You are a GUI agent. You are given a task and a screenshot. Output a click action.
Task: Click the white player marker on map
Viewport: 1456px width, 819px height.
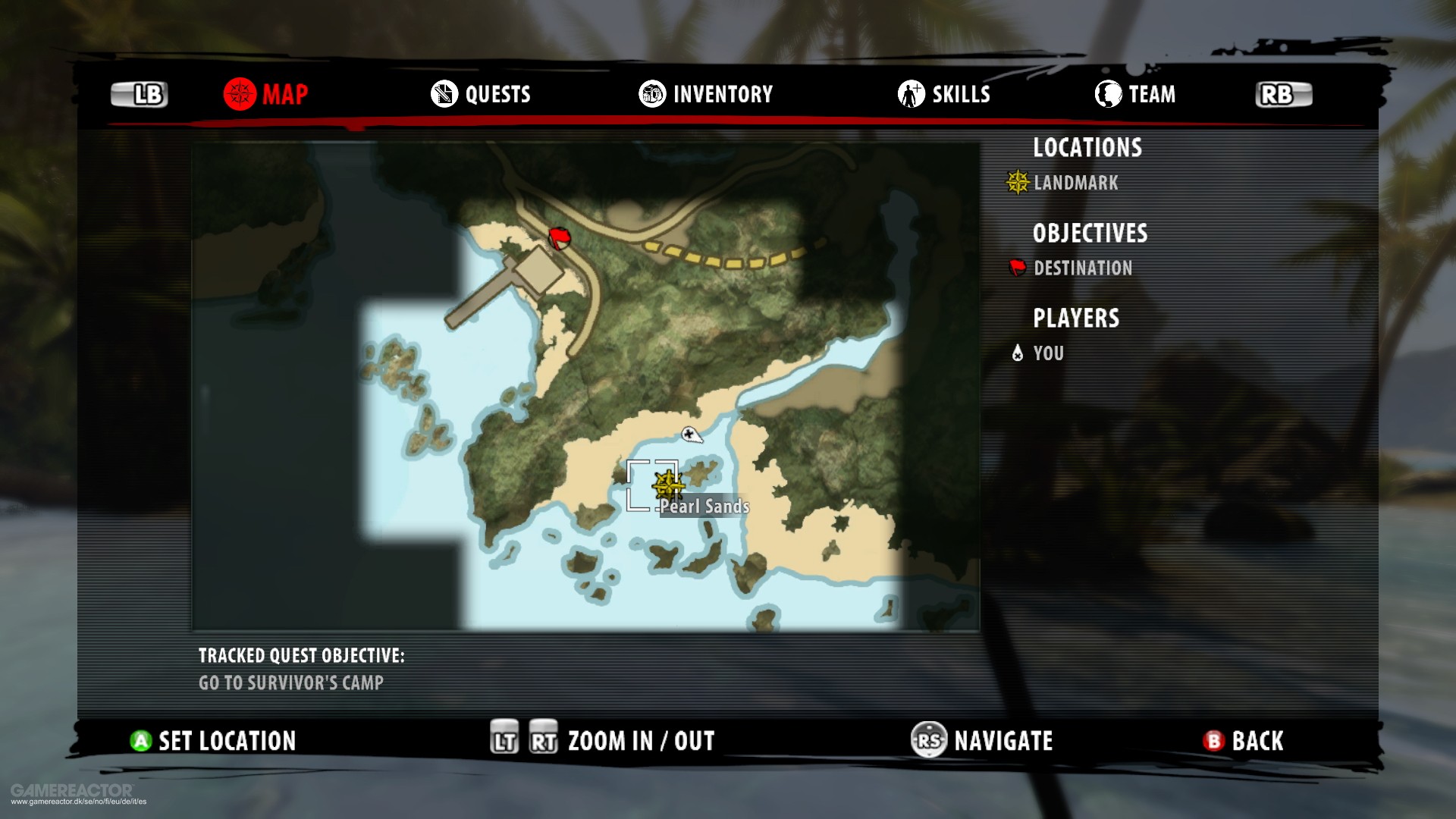pyautogui.click(x=691, y=435)
